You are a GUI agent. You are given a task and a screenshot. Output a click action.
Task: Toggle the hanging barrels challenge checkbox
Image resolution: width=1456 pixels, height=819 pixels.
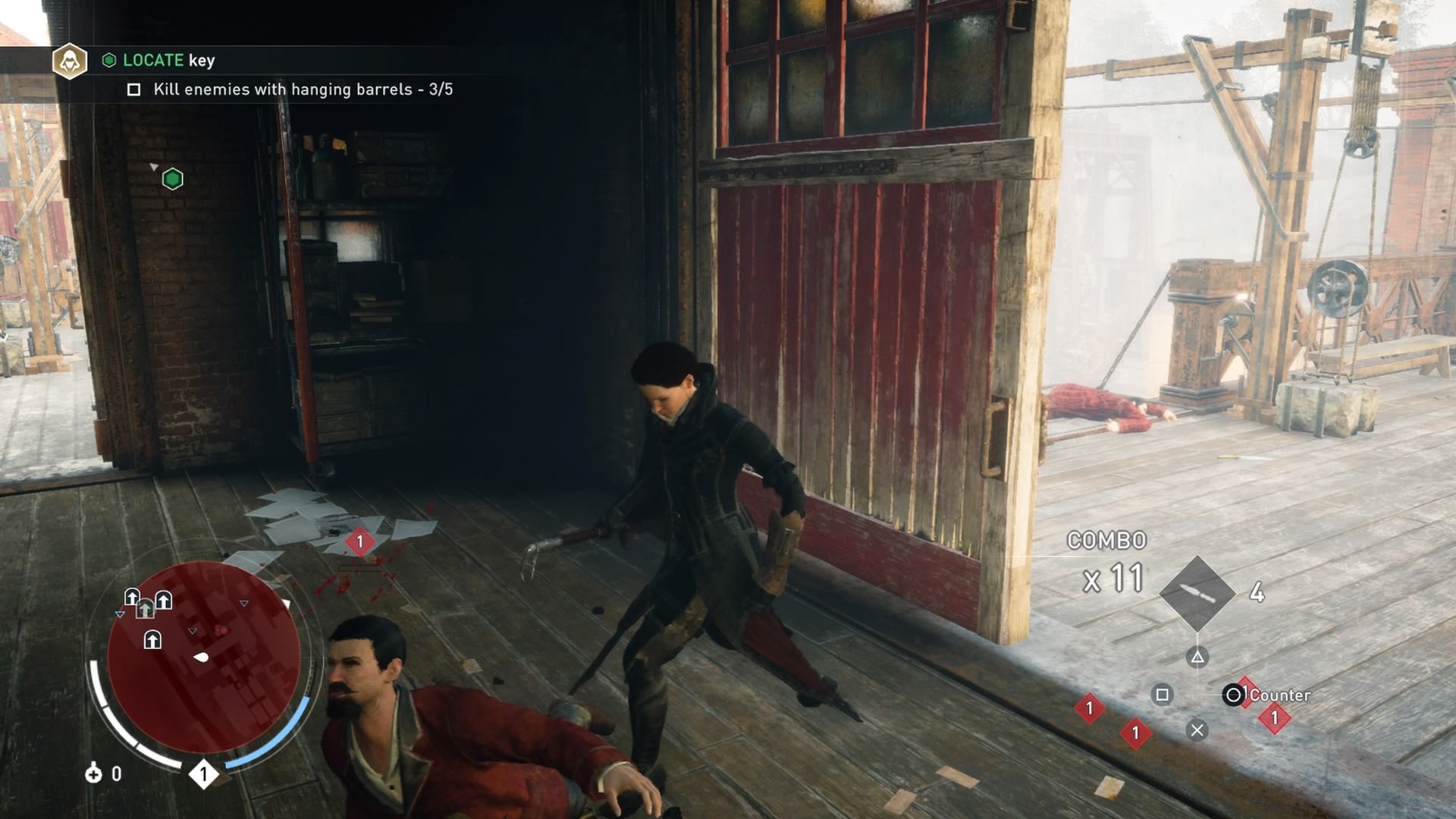pyautogui.click(x=134, y=90)
